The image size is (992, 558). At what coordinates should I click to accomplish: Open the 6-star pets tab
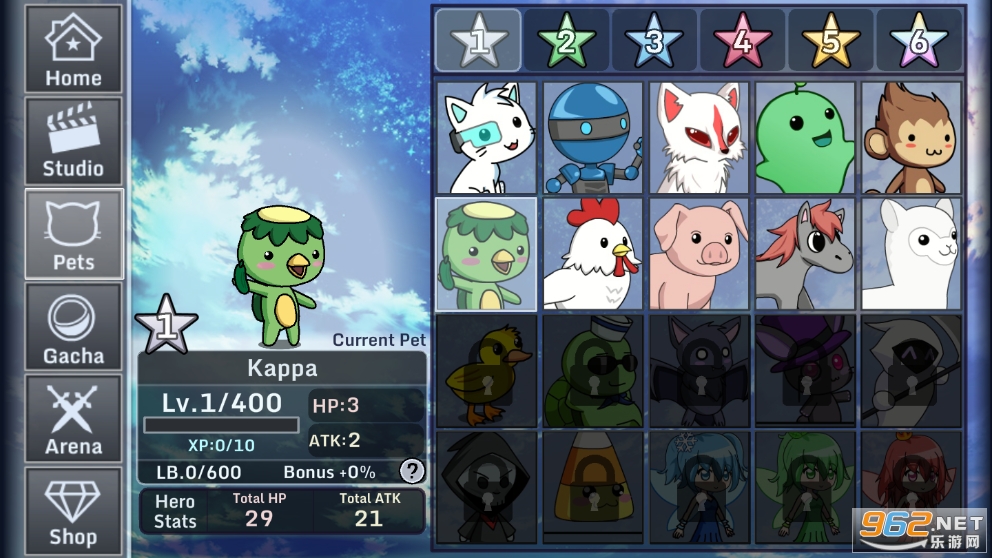[x=918, y=40]
